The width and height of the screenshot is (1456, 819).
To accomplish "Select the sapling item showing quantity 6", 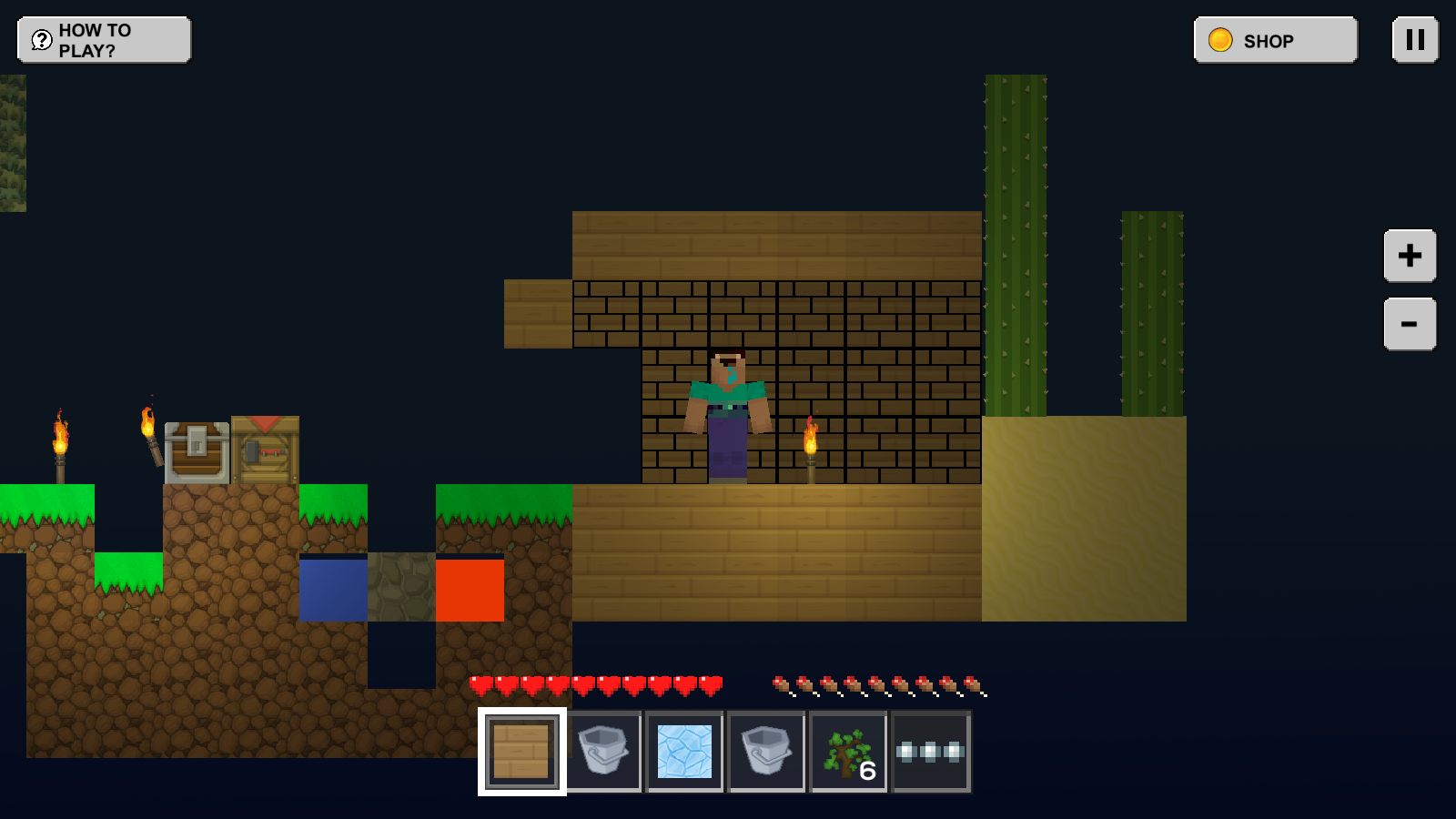I will [x=847, y=752].
